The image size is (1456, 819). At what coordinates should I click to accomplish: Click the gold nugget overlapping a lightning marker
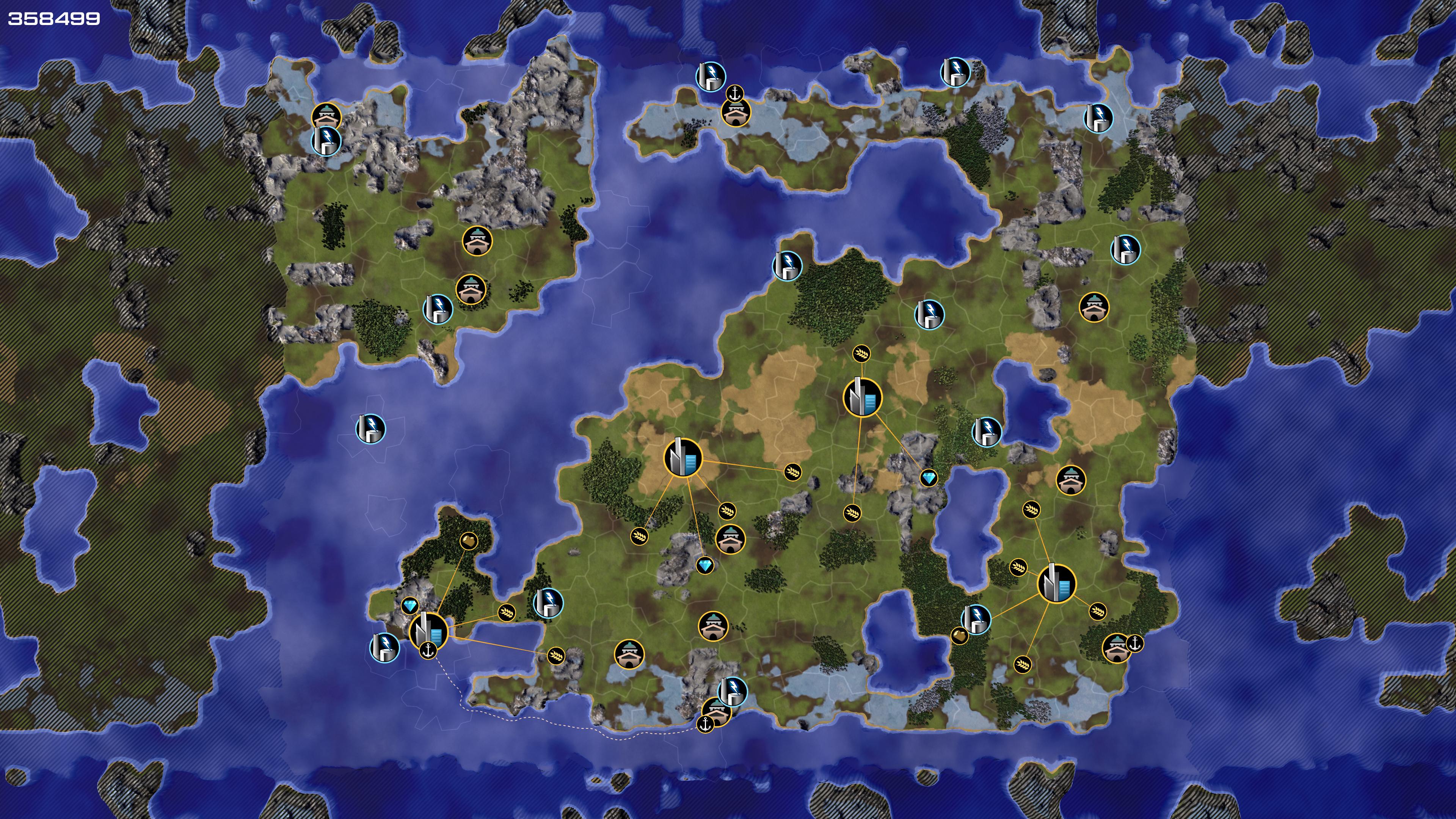pyautogui.click(x=959, y=636)
